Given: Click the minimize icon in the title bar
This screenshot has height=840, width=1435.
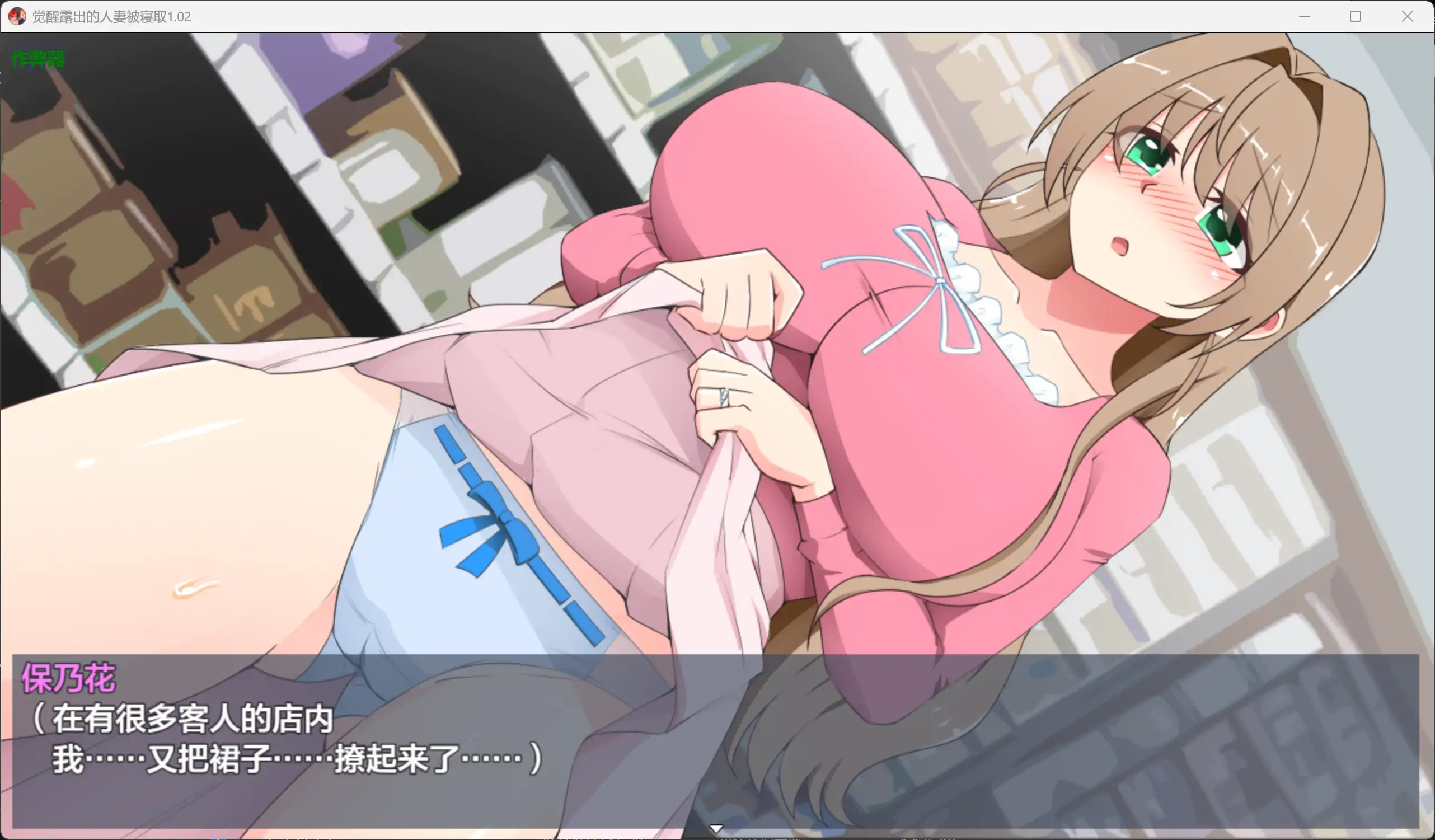Looking at the screenshot, I should tap(1305, 17).
